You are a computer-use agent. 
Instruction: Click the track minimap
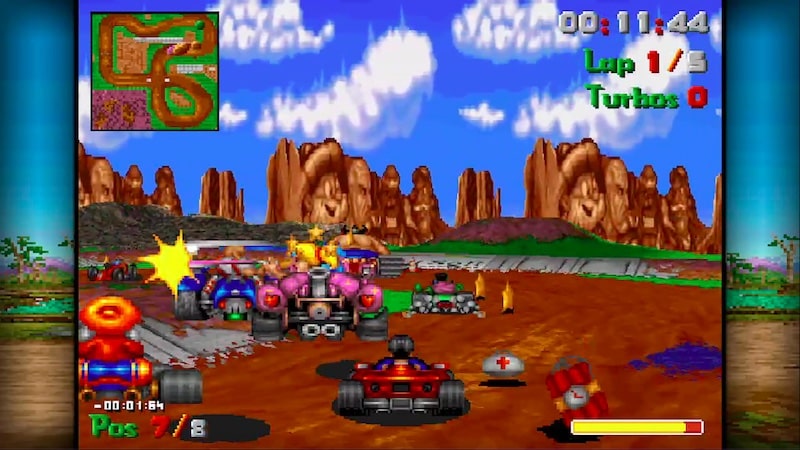154,71
